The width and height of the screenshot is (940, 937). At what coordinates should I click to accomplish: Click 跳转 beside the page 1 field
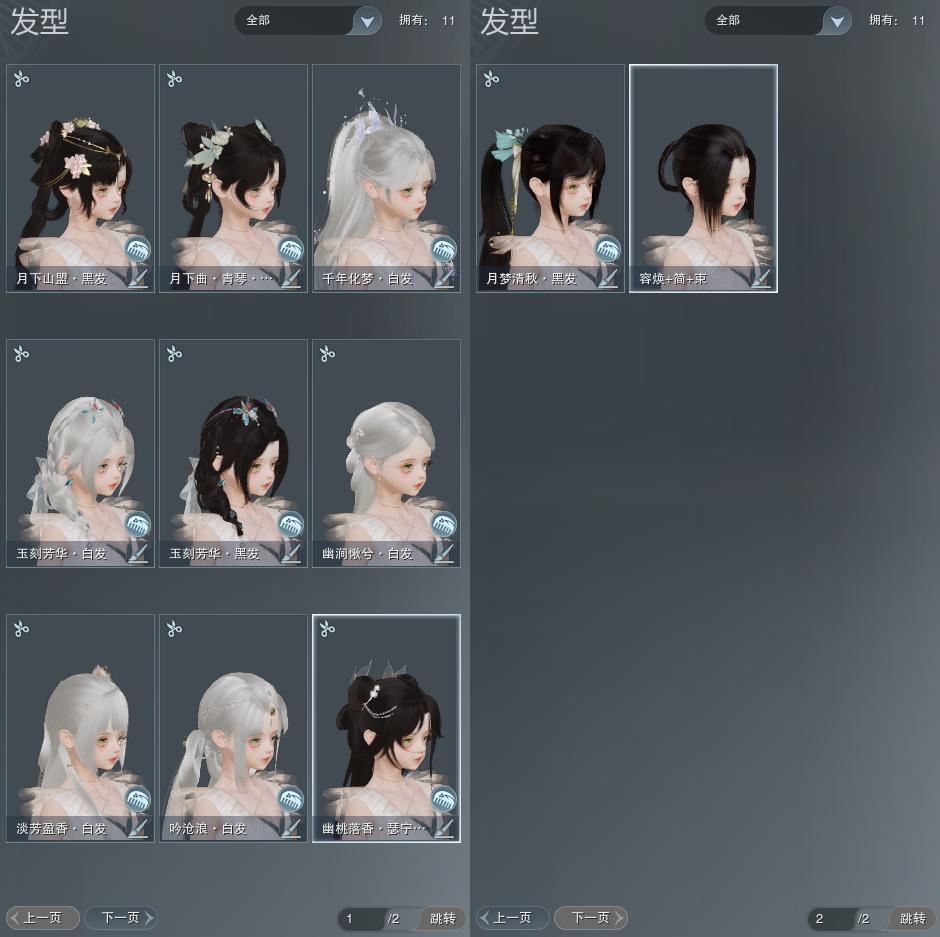pyautogui.click(x=442, y=918)
